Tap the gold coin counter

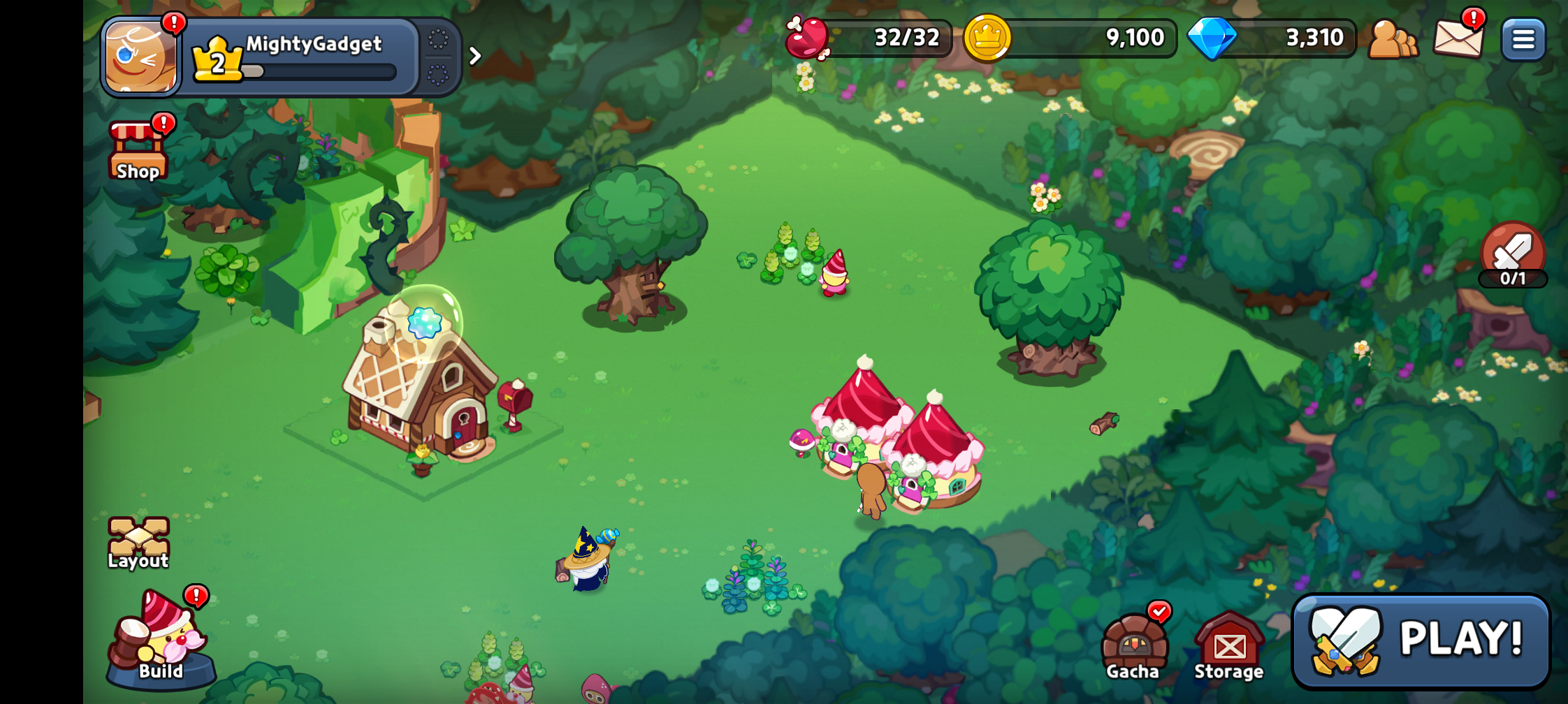click(1069, 38)
